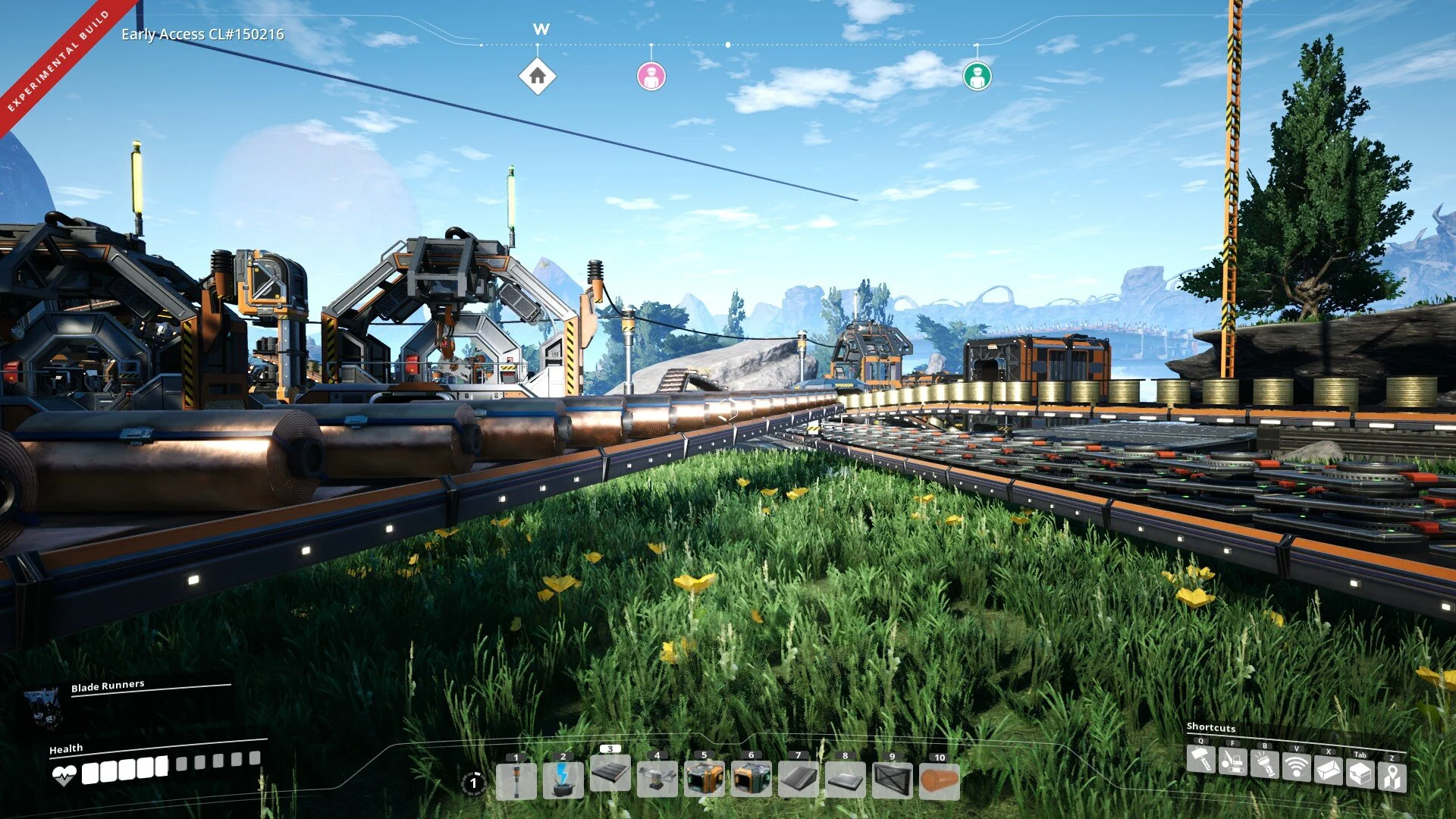
Task: Select the pink player compass marker
Action: point(651,76)
